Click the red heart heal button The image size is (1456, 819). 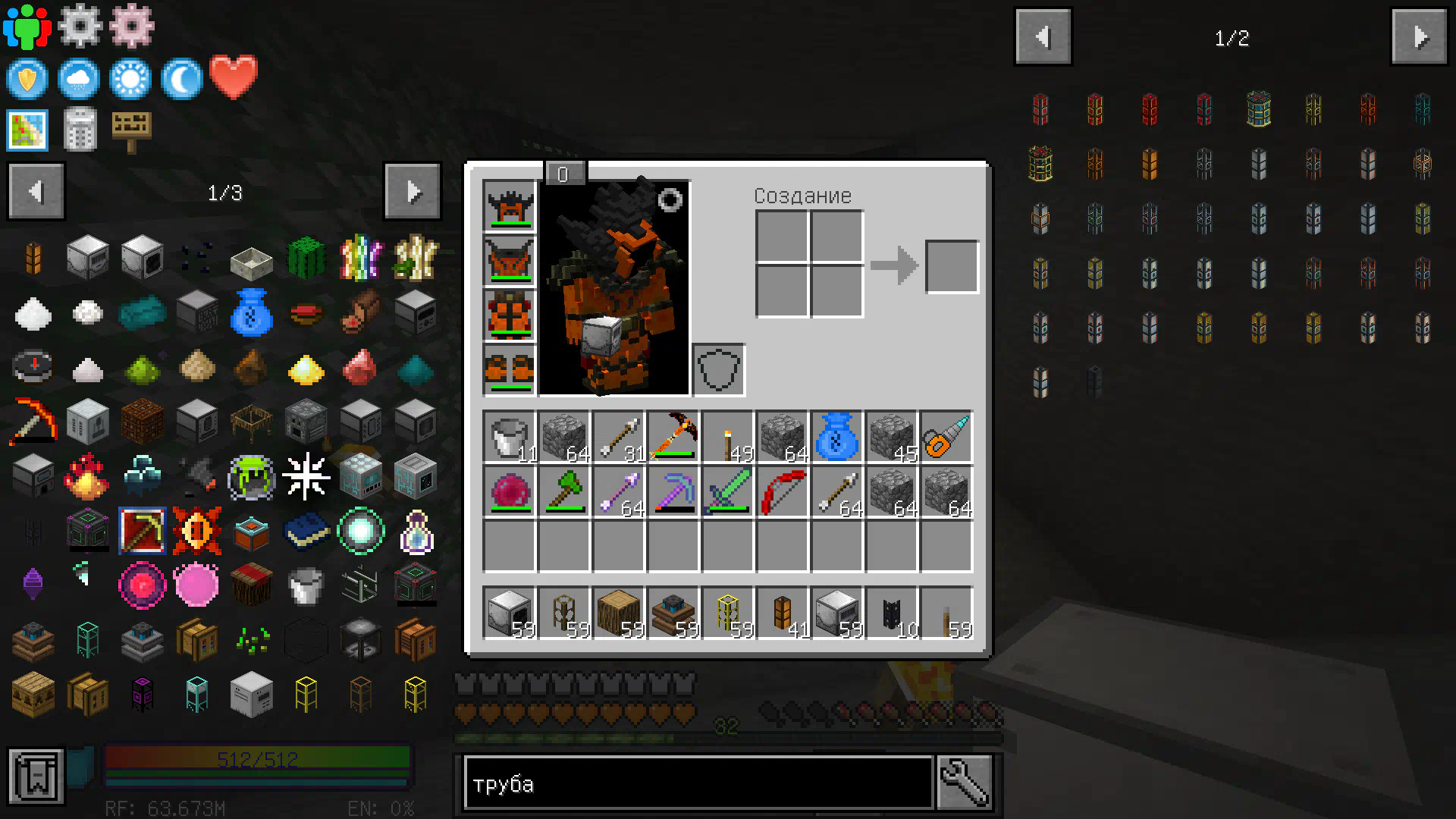pos(234,77)
